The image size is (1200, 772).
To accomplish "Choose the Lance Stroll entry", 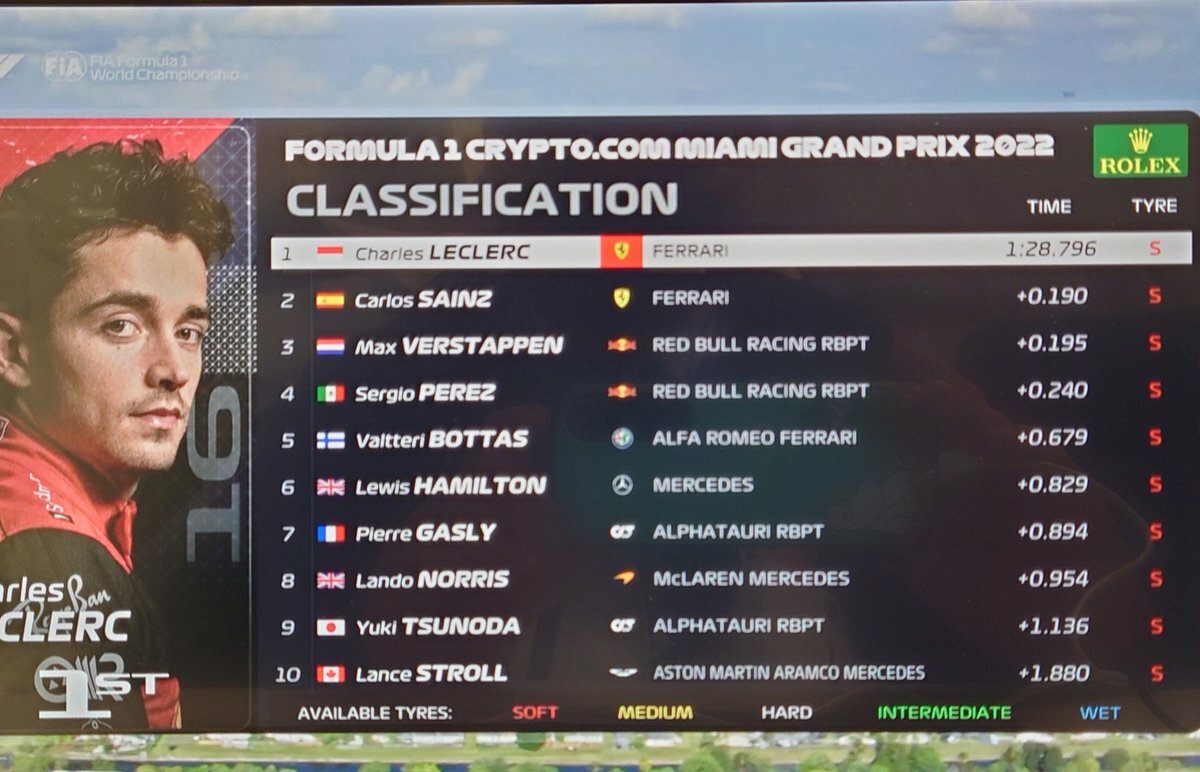I will 730,673.
